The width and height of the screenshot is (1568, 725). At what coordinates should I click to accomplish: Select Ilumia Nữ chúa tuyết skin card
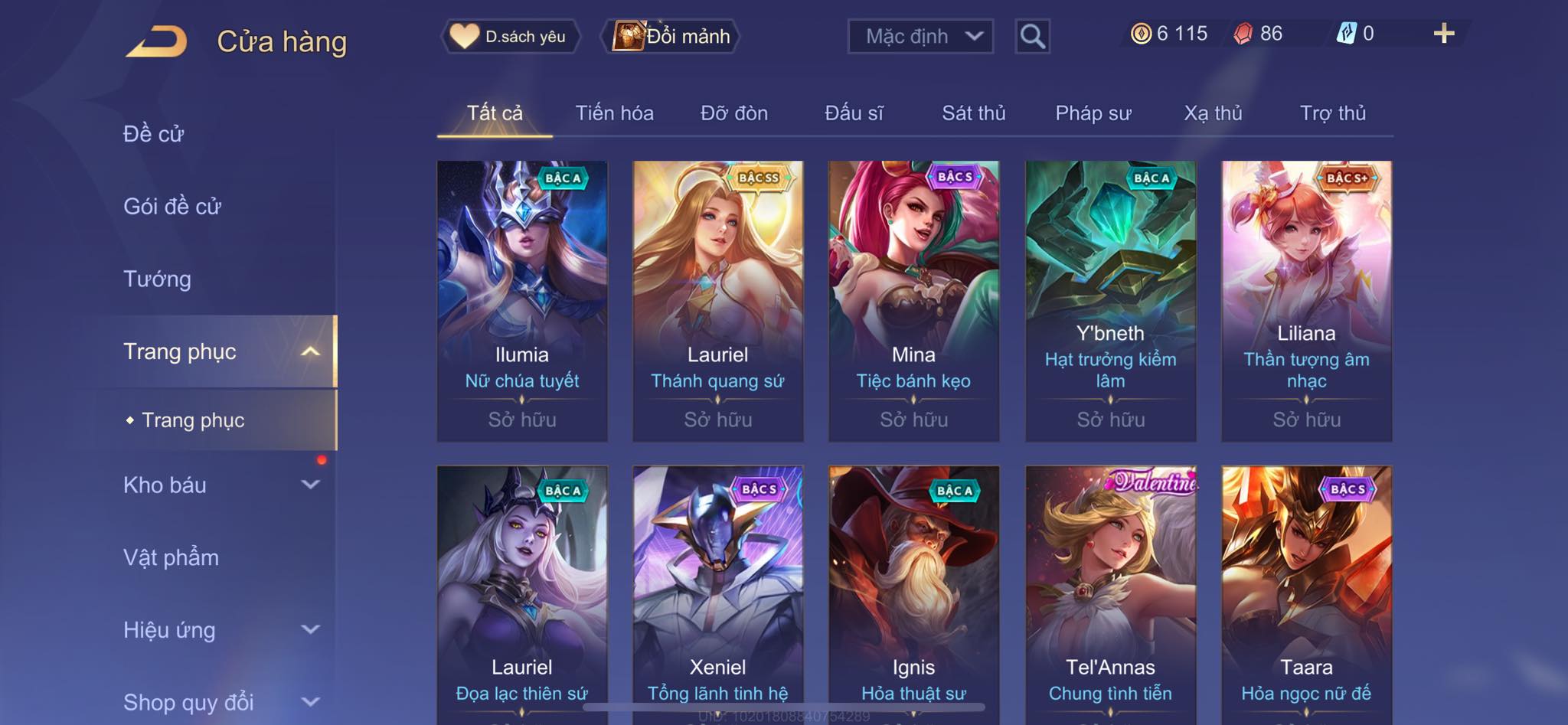click(x=522, y=300)
